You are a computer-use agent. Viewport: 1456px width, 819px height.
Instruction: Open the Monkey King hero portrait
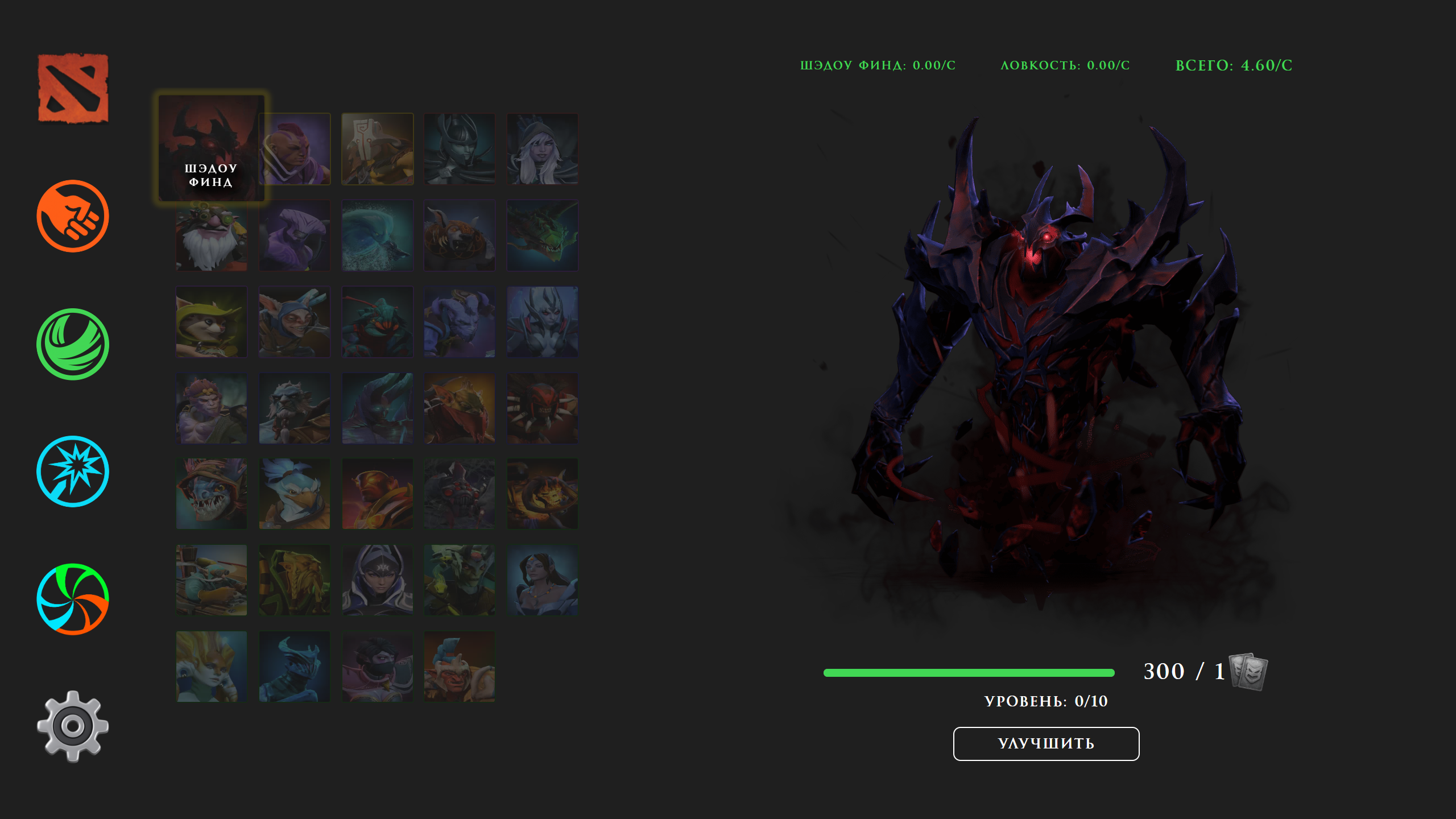(x=210, y=408)
